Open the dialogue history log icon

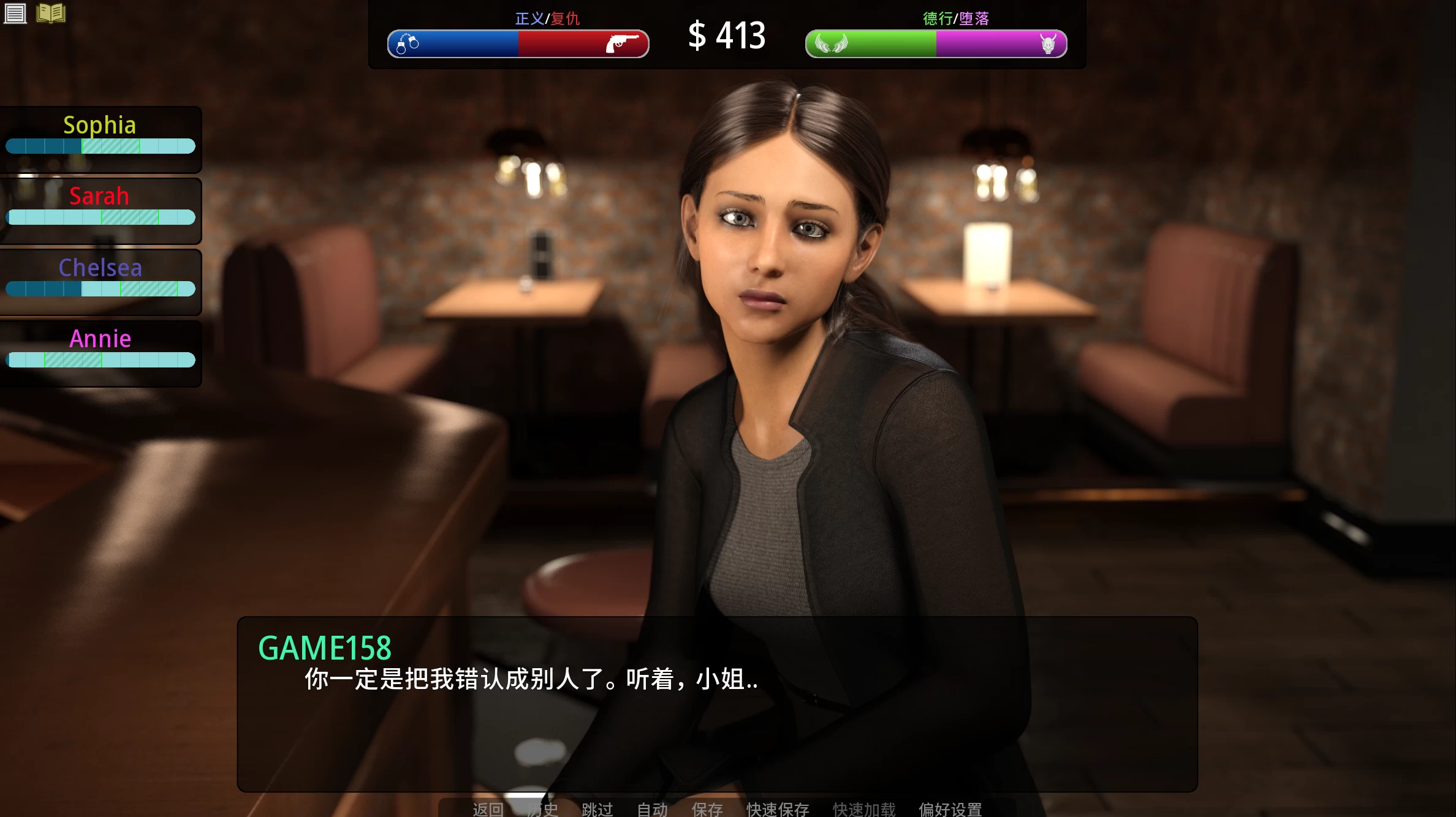15,13
